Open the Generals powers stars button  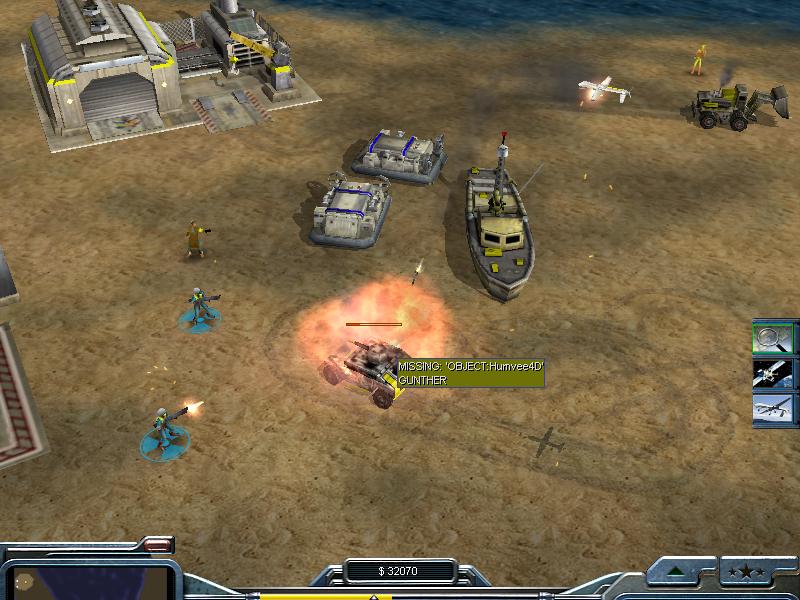coord(750,573)
